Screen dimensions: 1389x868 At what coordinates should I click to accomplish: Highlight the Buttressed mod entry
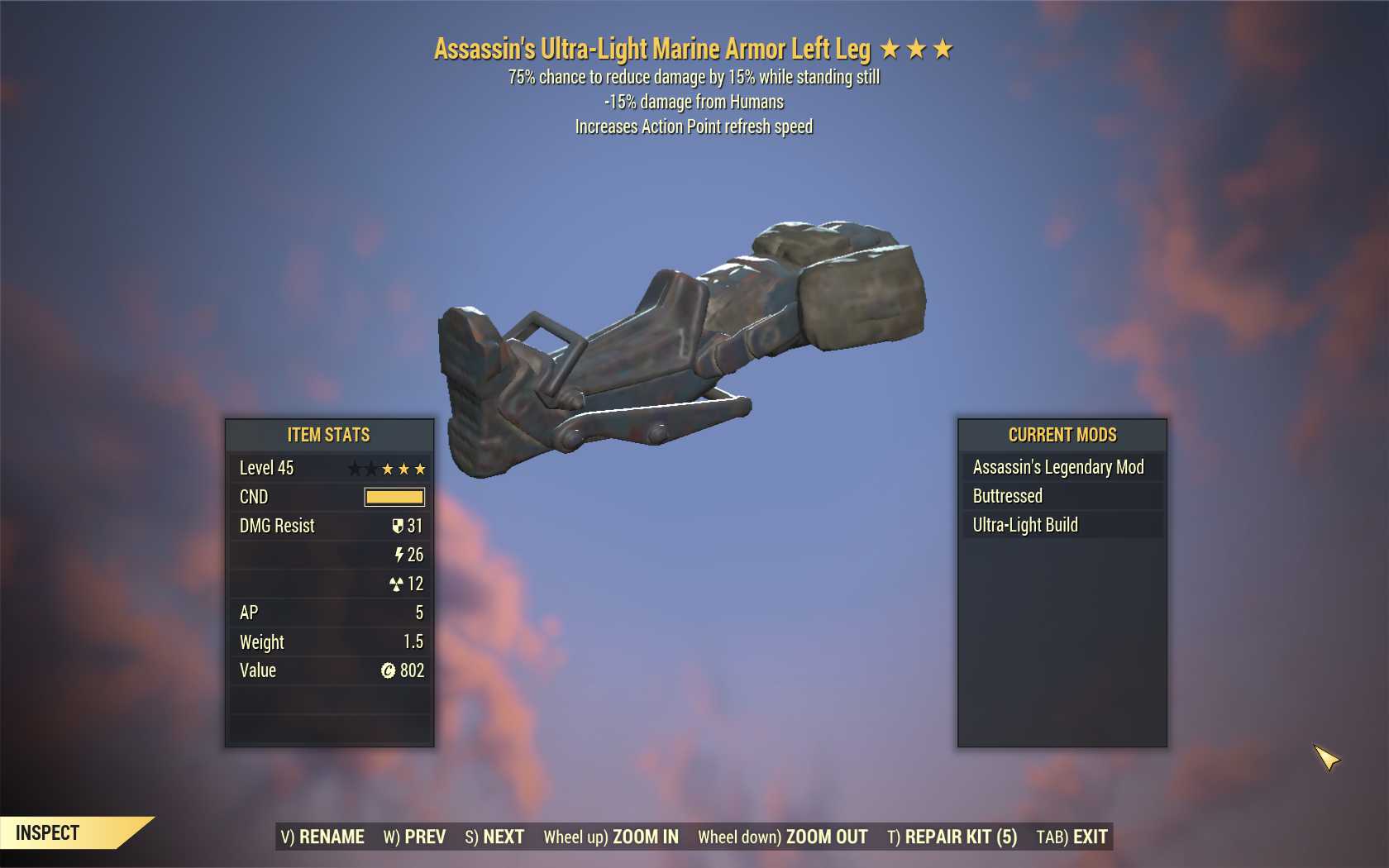point(1062,496)
